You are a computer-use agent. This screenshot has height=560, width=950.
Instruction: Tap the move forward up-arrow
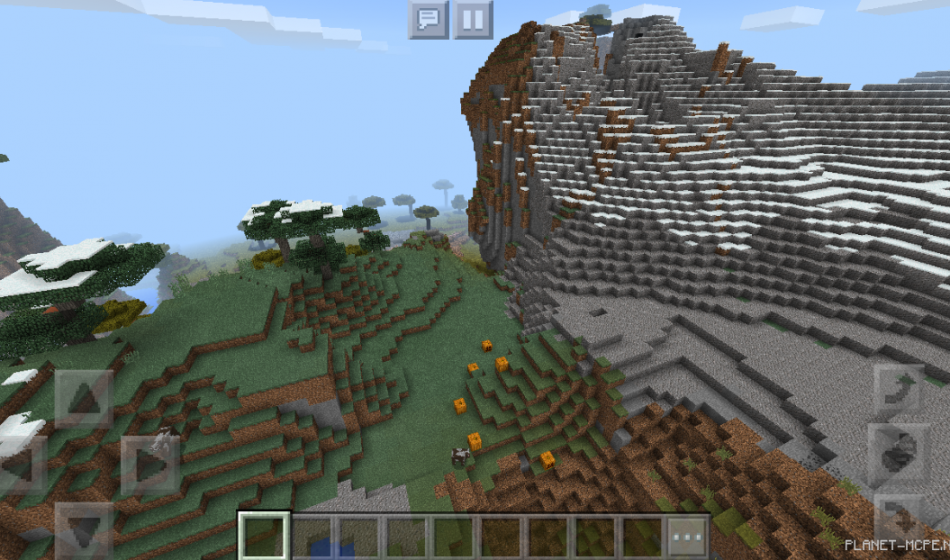[x=84, y=400]
